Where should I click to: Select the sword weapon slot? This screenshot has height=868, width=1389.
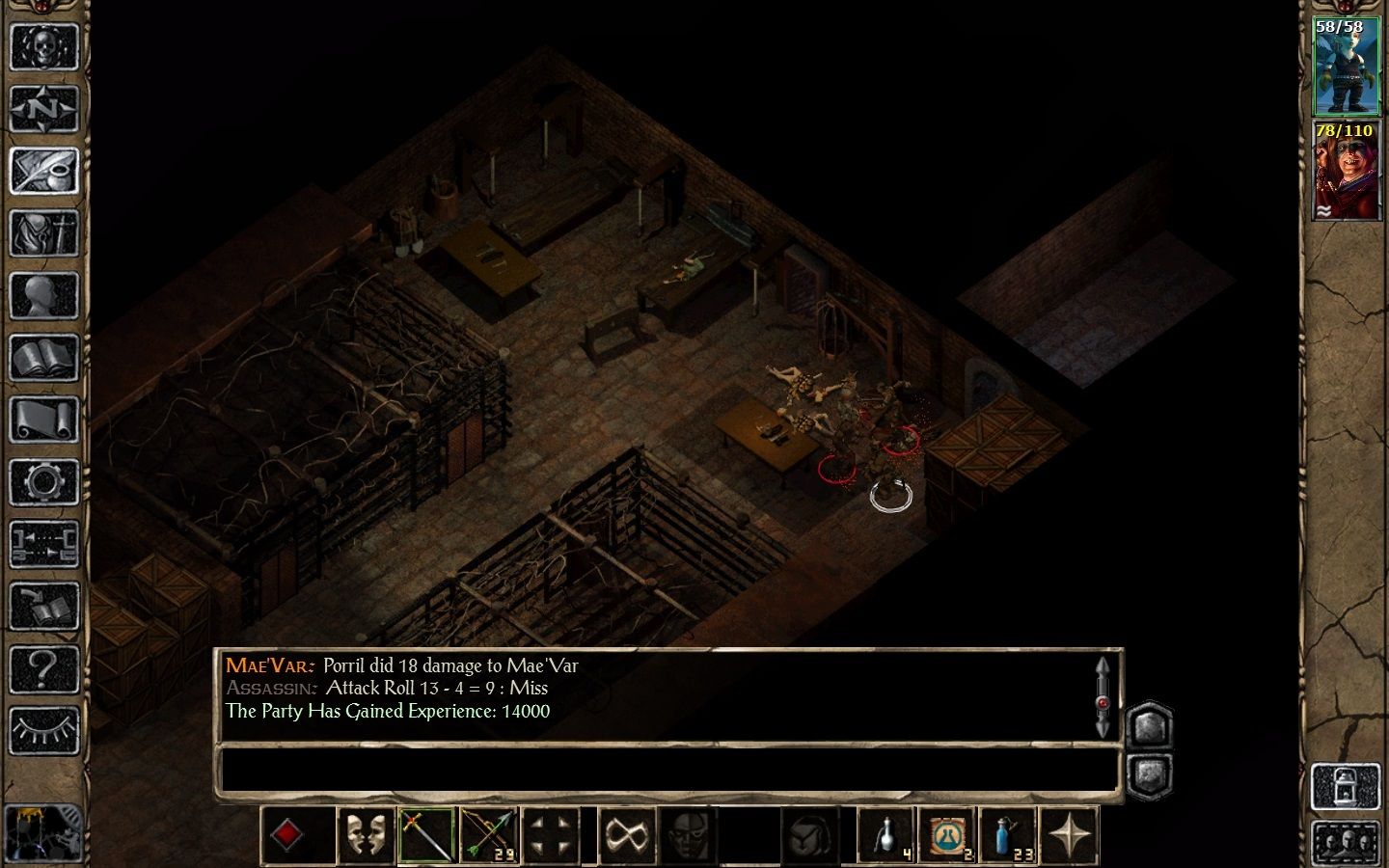[427, 834]
